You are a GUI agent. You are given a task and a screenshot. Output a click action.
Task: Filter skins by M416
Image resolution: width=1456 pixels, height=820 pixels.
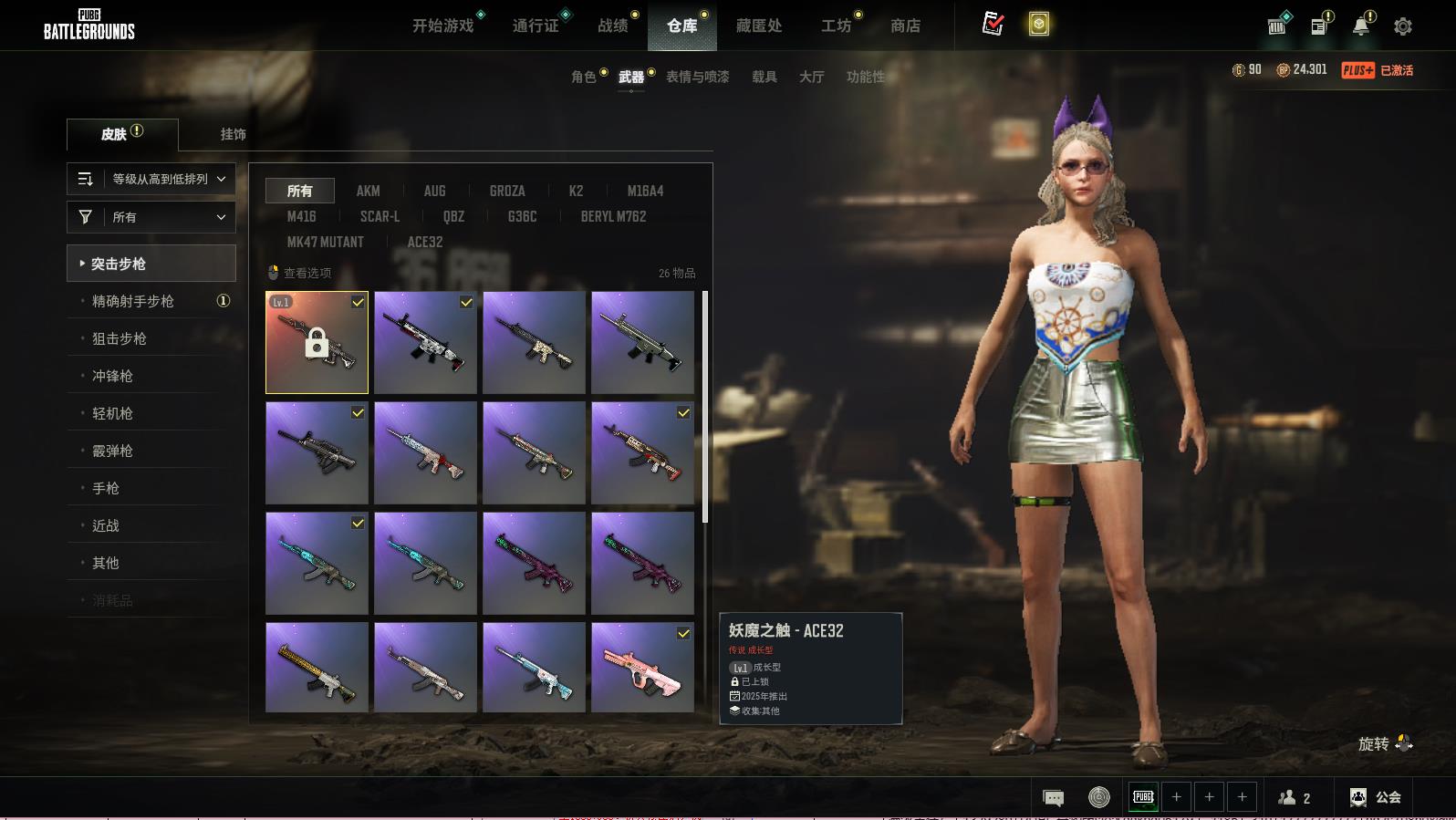pyautogui.click(x=301, y=216)
